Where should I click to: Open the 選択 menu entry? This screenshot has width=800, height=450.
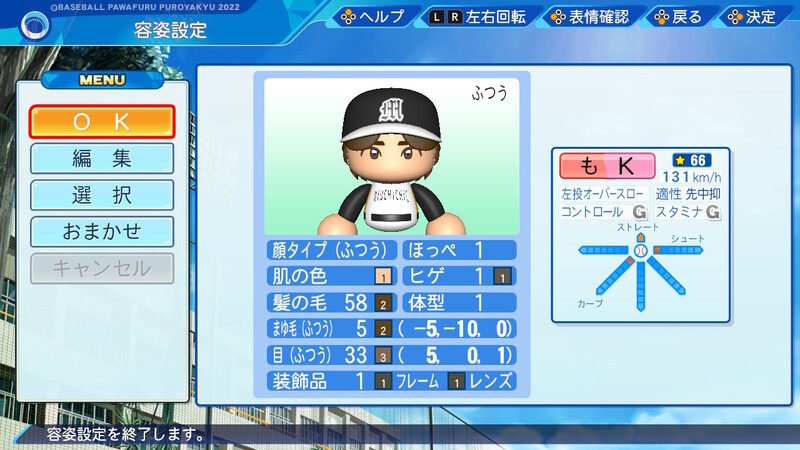pyautogui.click(x=102, y=195)
